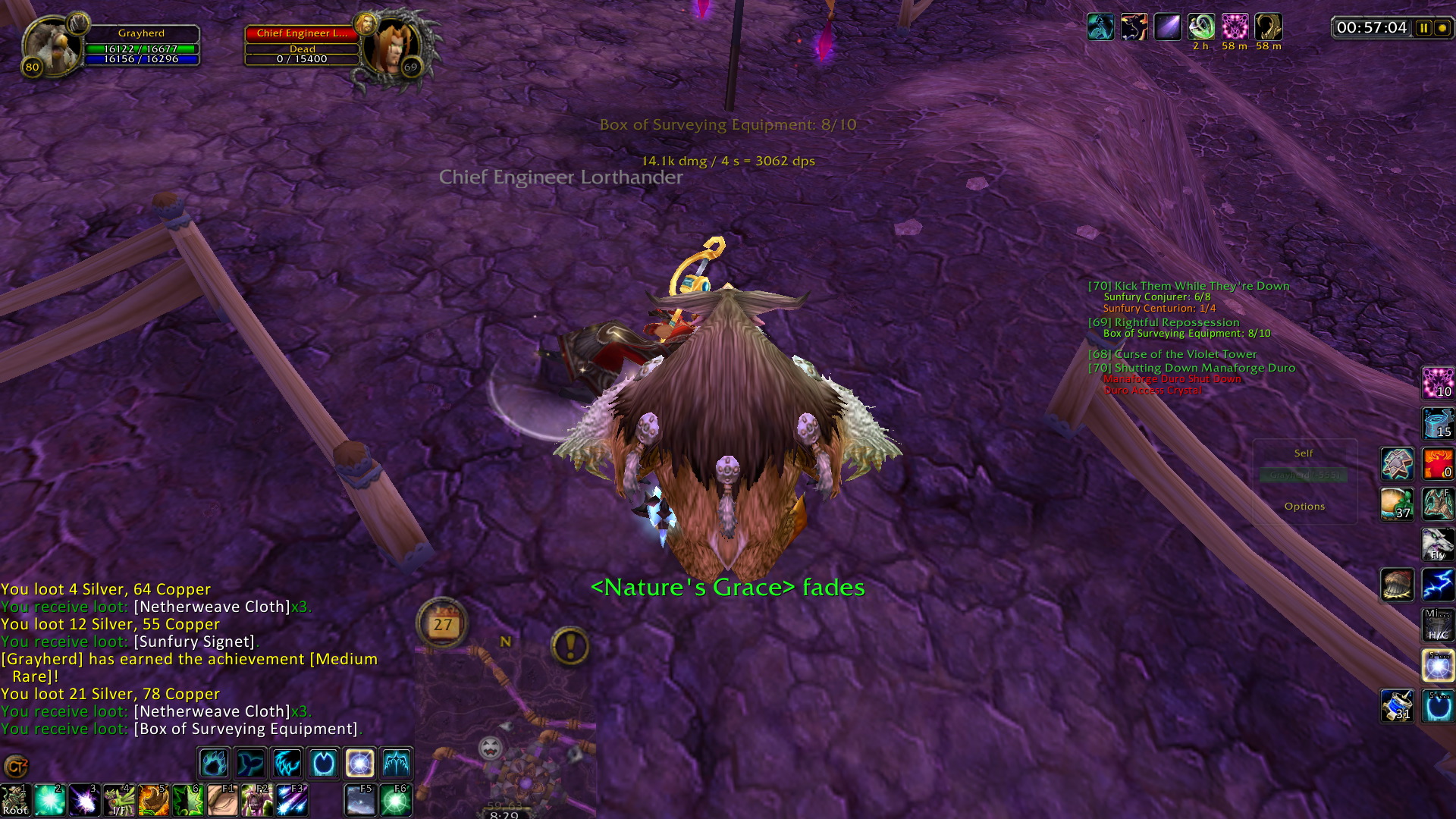Open the calendar button showing 27
This screenshot has height=819, width=1456.
click(x=442, y=624)
